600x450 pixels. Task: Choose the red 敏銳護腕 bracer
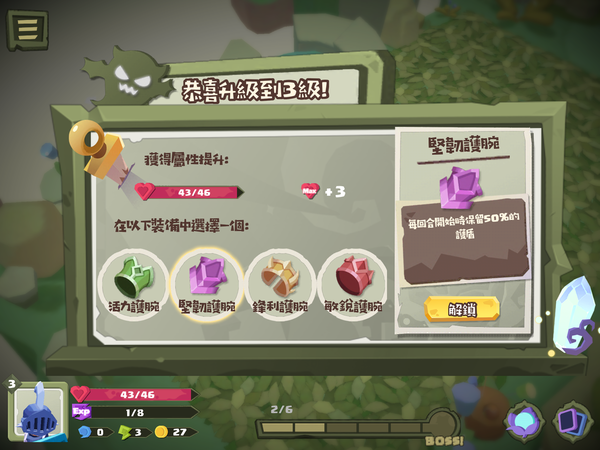click(353, 281)
